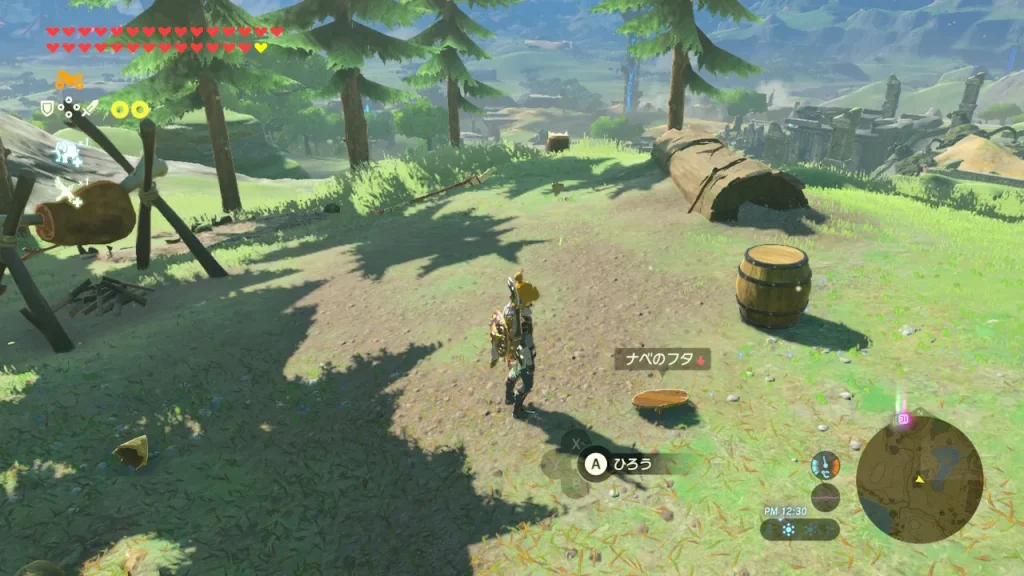Click the noise meter circle
Screen dimensions: 1024x576
click(x=825, y=496)
